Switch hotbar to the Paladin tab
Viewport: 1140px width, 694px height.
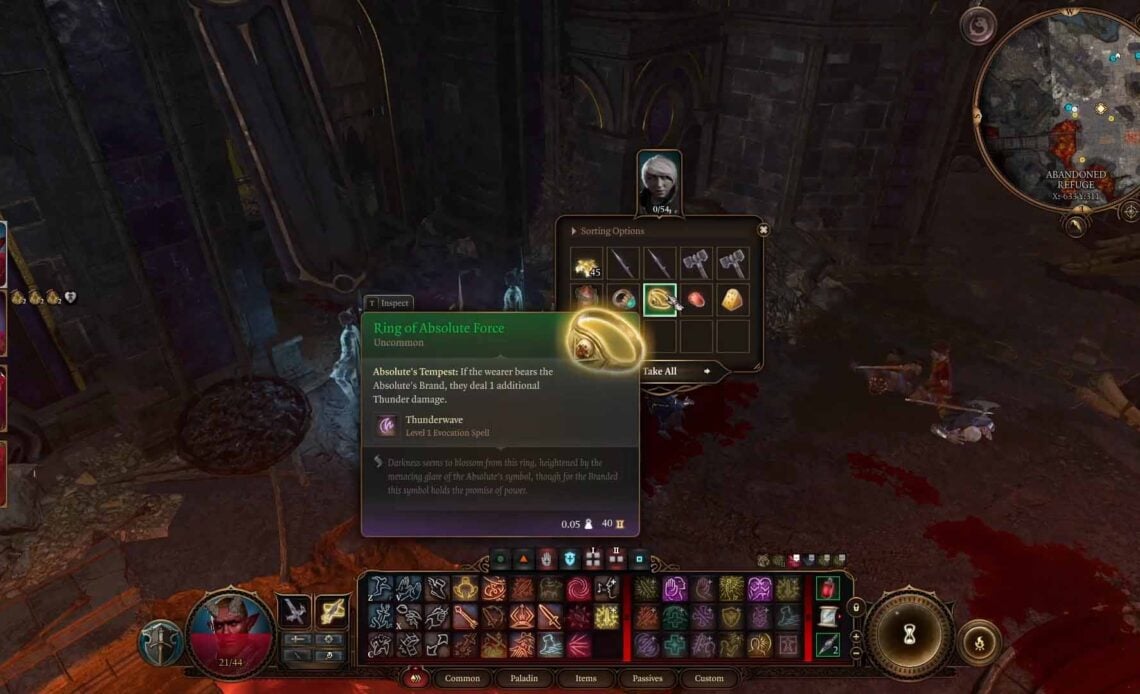click(x=524, y=678)
